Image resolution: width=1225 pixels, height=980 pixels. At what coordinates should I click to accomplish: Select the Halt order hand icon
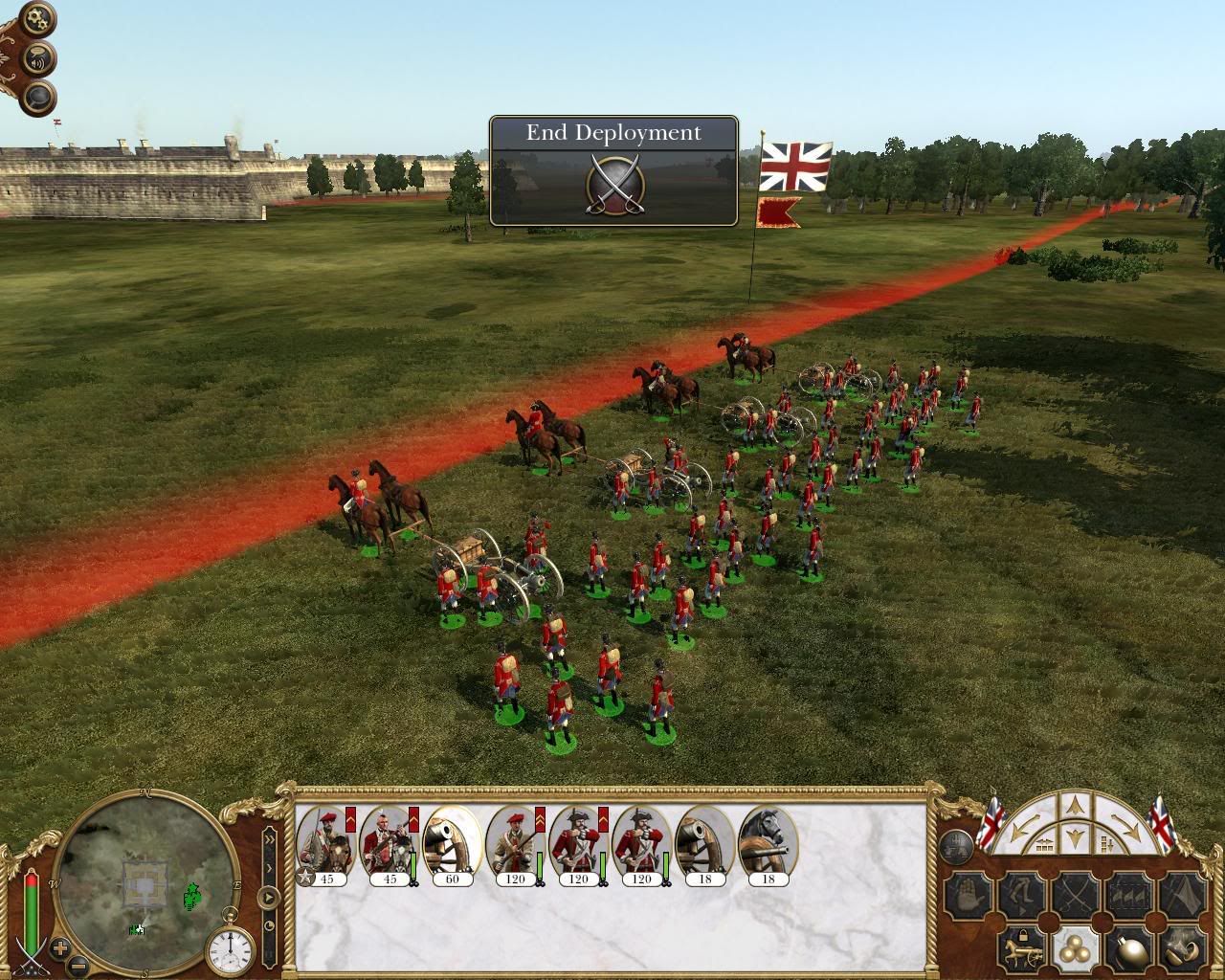point(968,895)
